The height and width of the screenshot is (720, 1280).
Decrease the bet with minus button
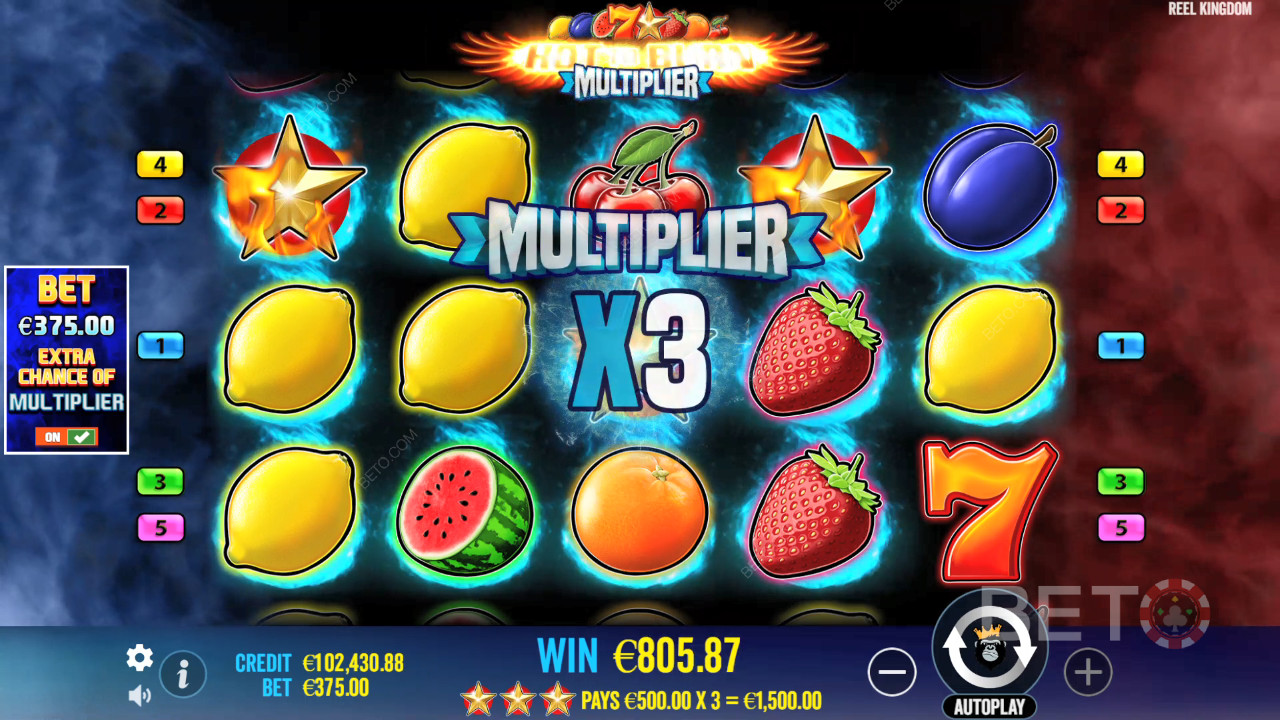point(892,674)
